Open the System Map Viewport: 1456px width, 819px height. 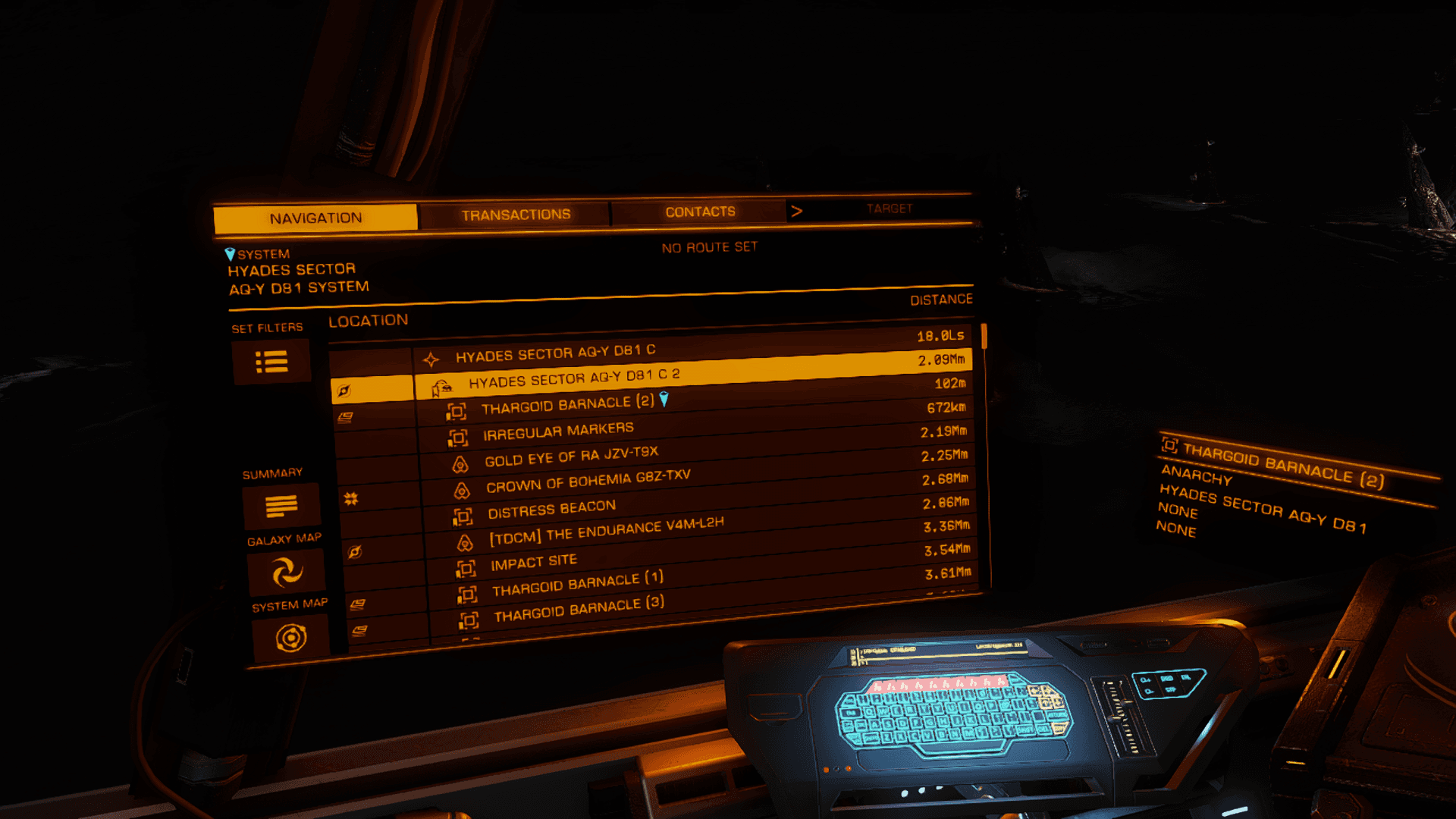pyautogui.click(x=290, y=638)
